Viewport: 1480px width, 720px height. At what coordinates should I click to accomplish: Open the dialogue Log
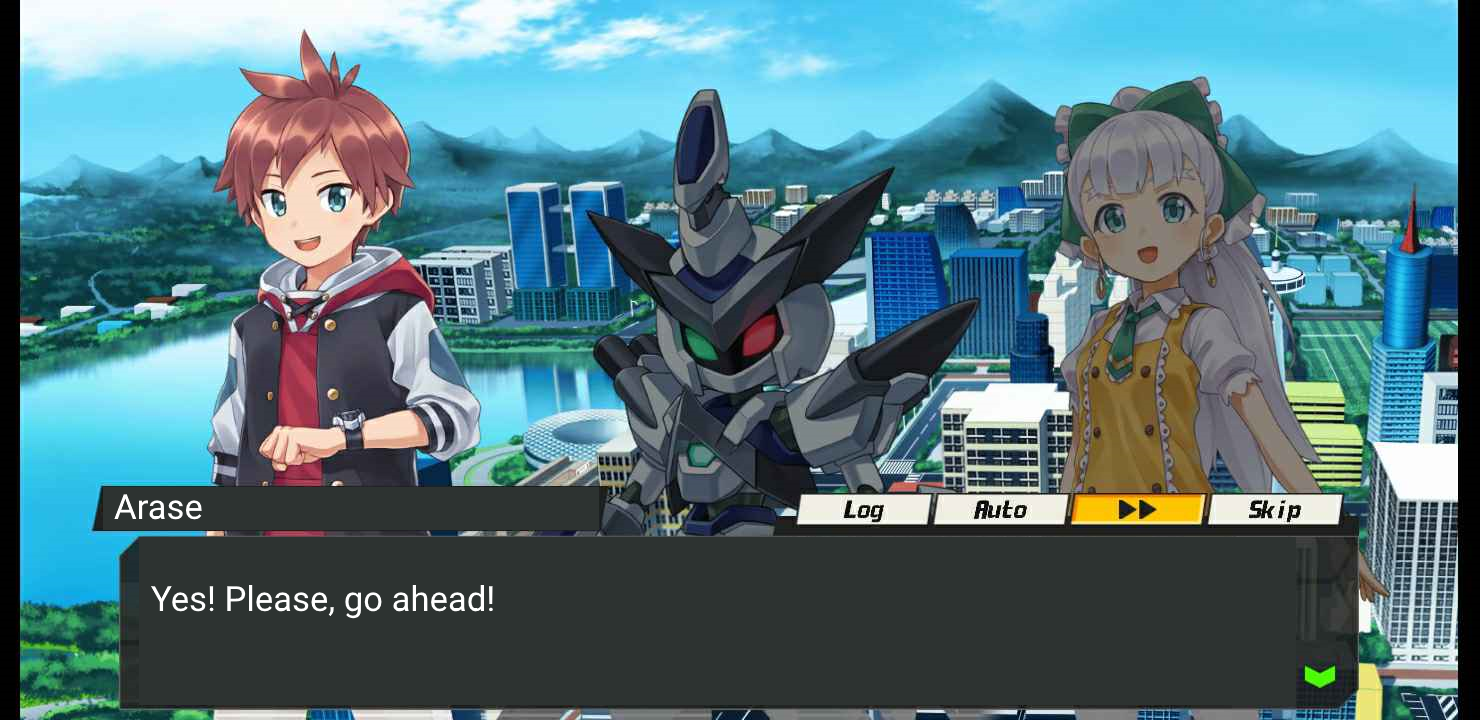click(863, 510)
